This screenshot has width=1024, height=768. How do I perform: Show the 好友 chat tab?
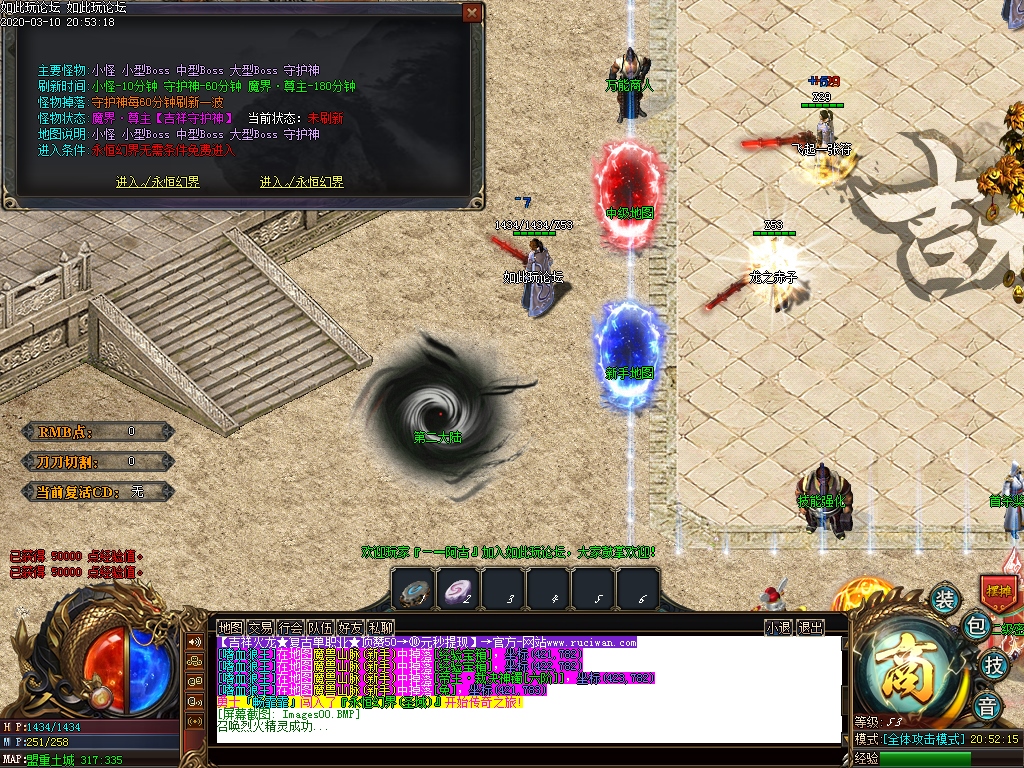pos(351,627)
